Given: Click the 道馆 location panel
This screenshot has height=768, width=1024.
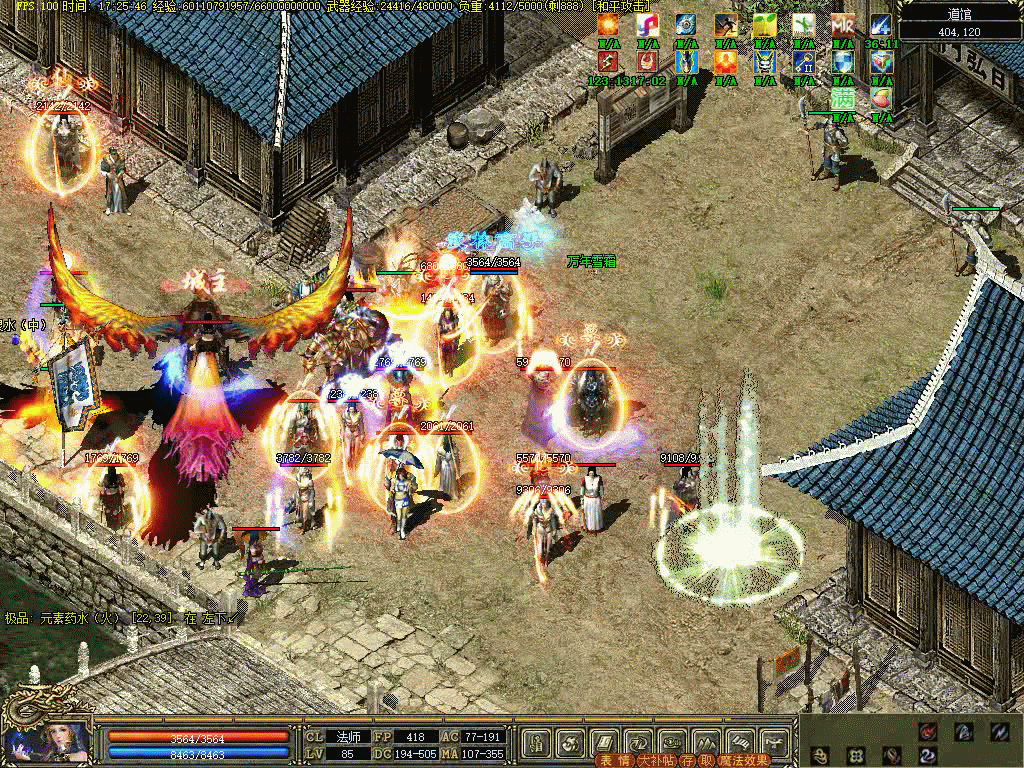Looking at the screenshot, I should coord(958,21).
